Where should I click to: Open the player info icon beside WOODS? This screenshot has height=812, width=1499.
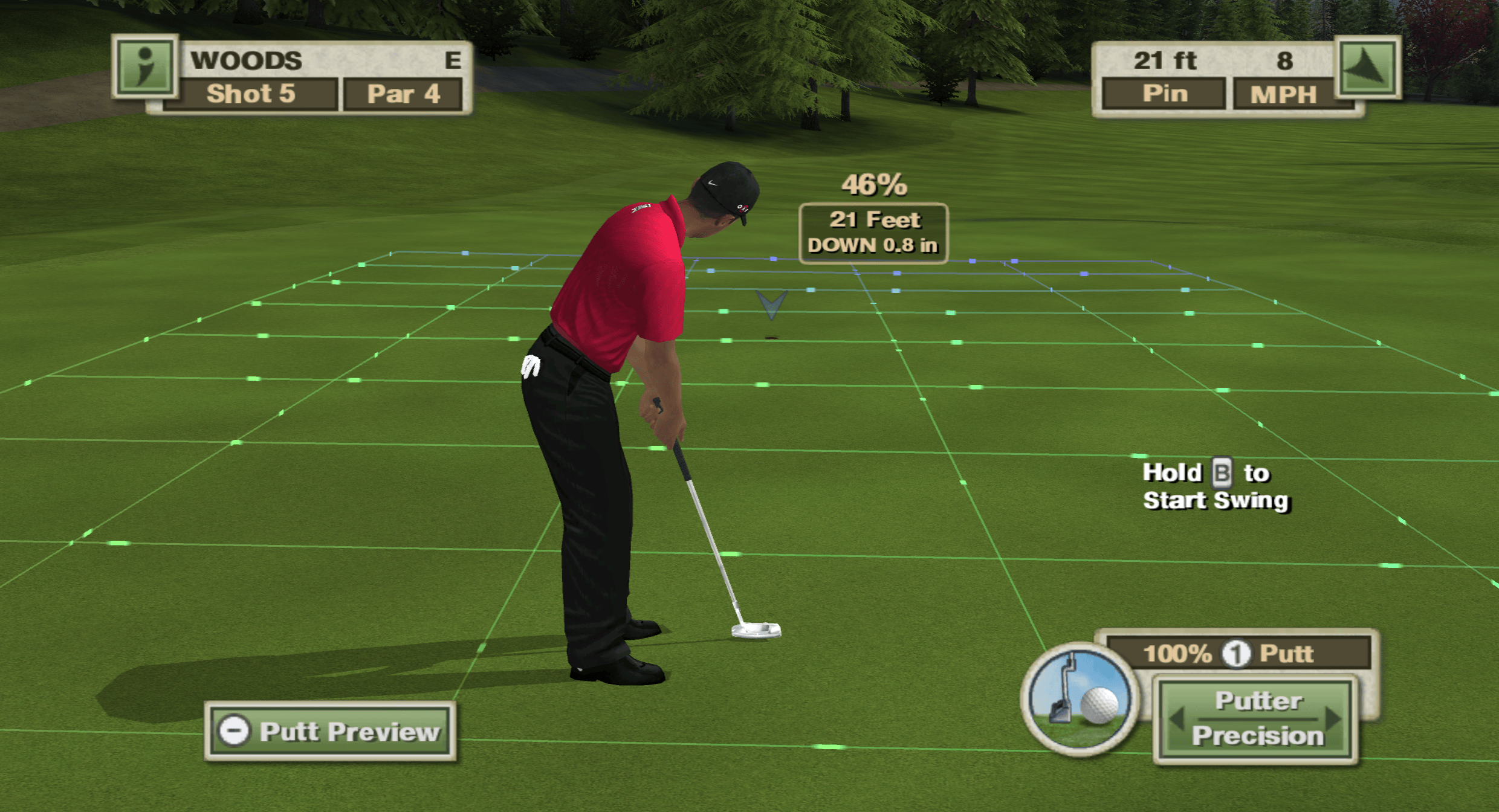click(145, 66)
